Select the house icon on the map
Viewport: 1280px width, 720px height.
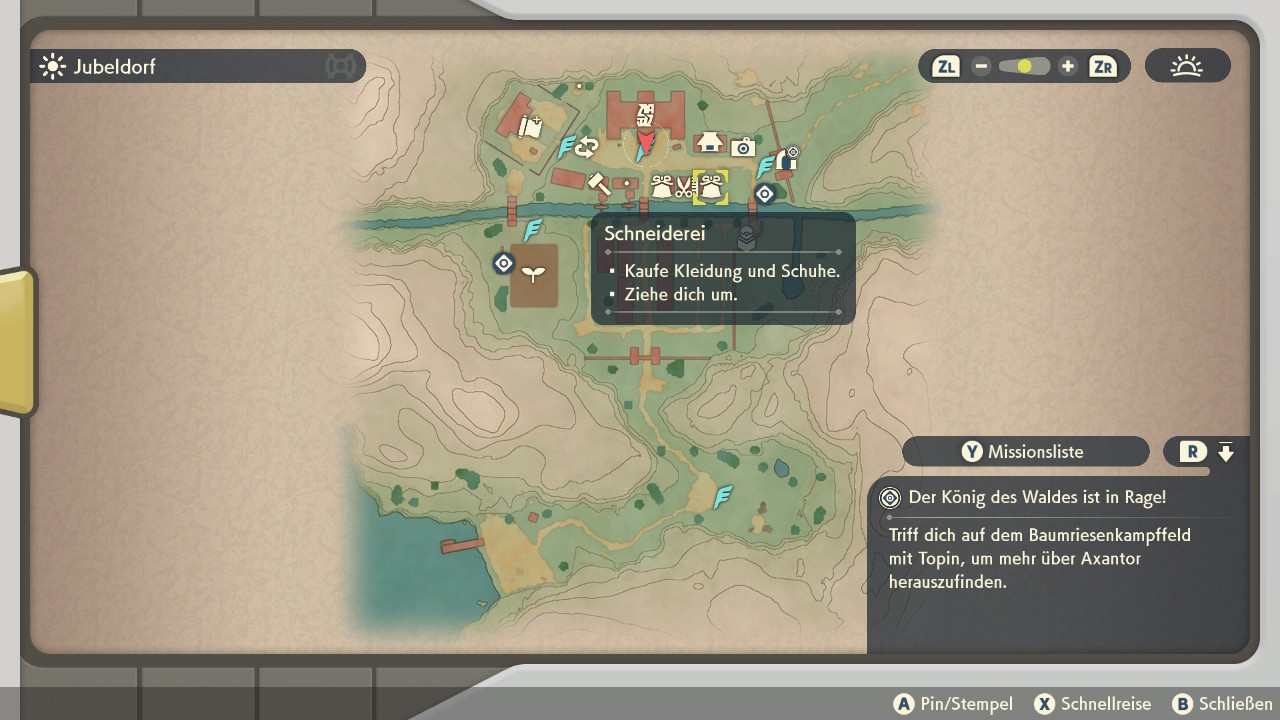click(710, 142)
